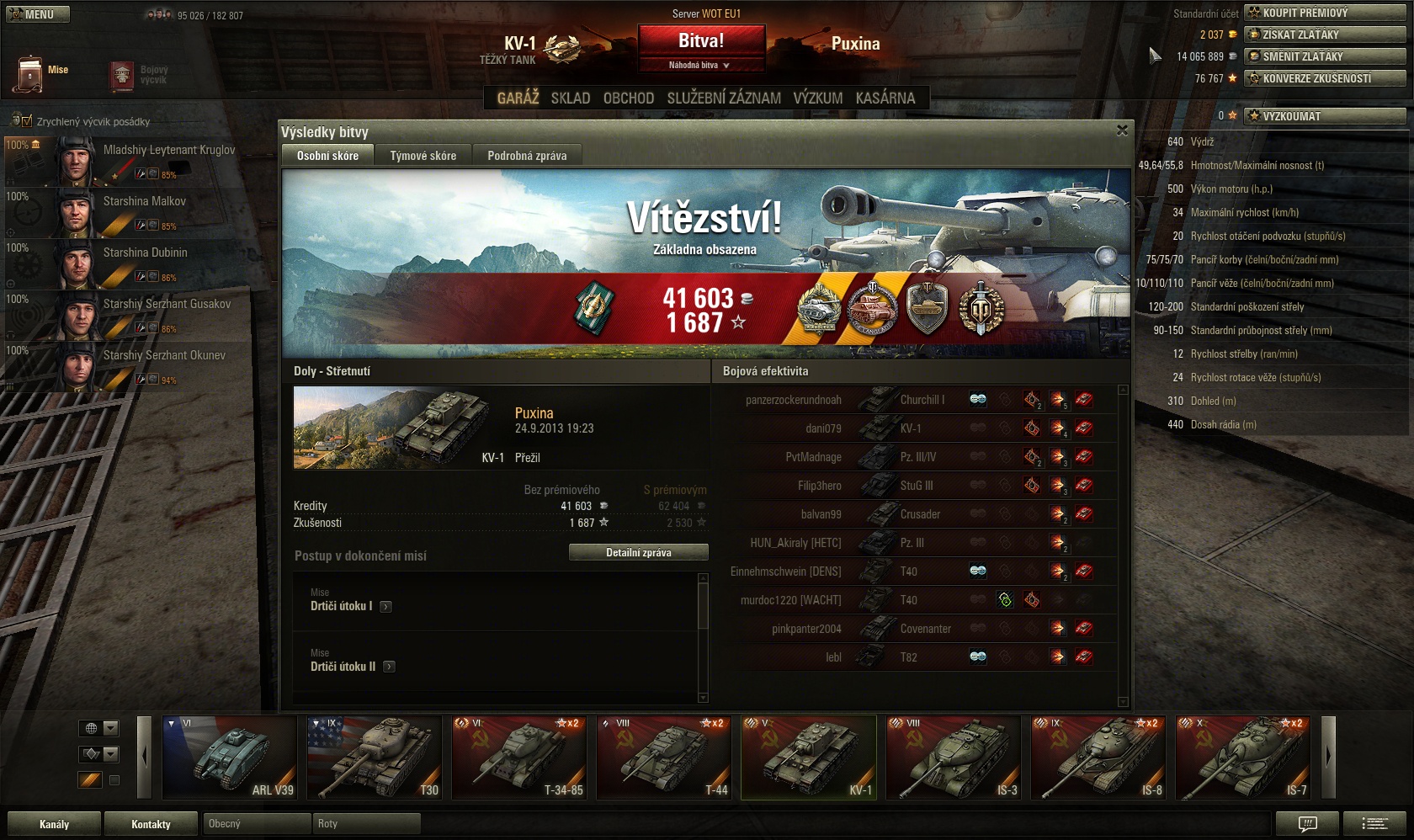Image resolution: width=1414 pixels, height=840 pixels.
Task: Select the ARL V39 tank
Action: point(229,757)
